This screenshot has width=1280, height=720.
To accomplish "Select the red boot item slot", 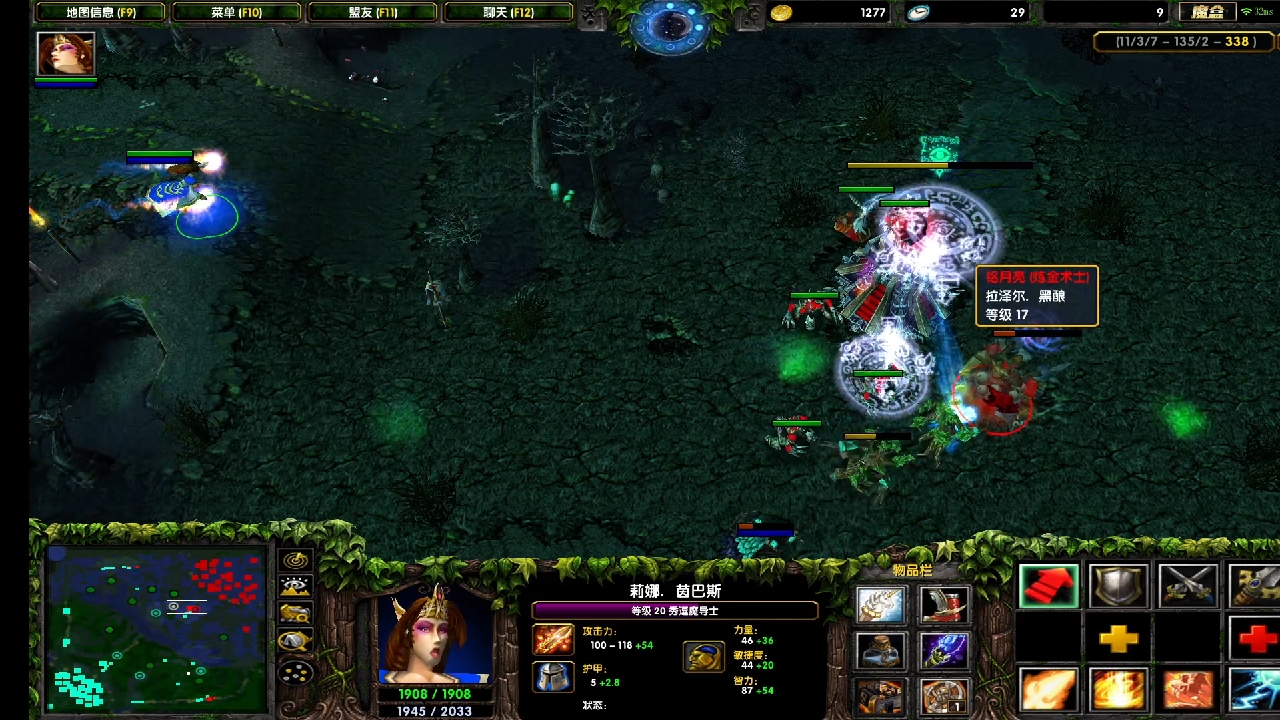I will pos(944,604).
